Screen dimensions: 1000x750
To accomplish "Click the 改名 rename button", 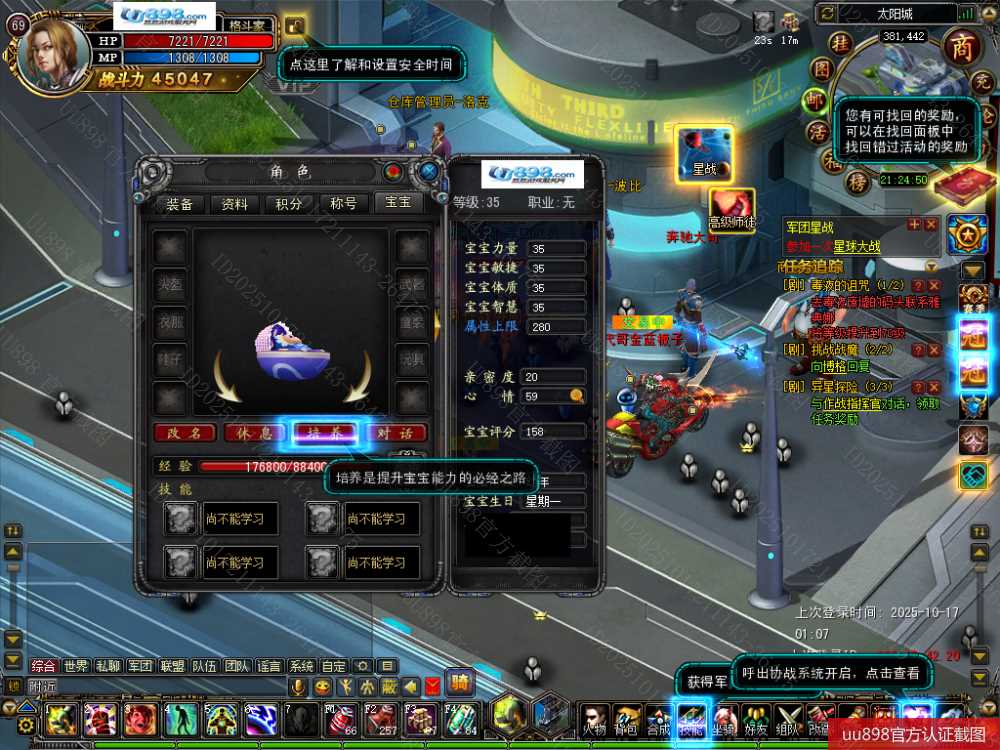I will (186, 433).
